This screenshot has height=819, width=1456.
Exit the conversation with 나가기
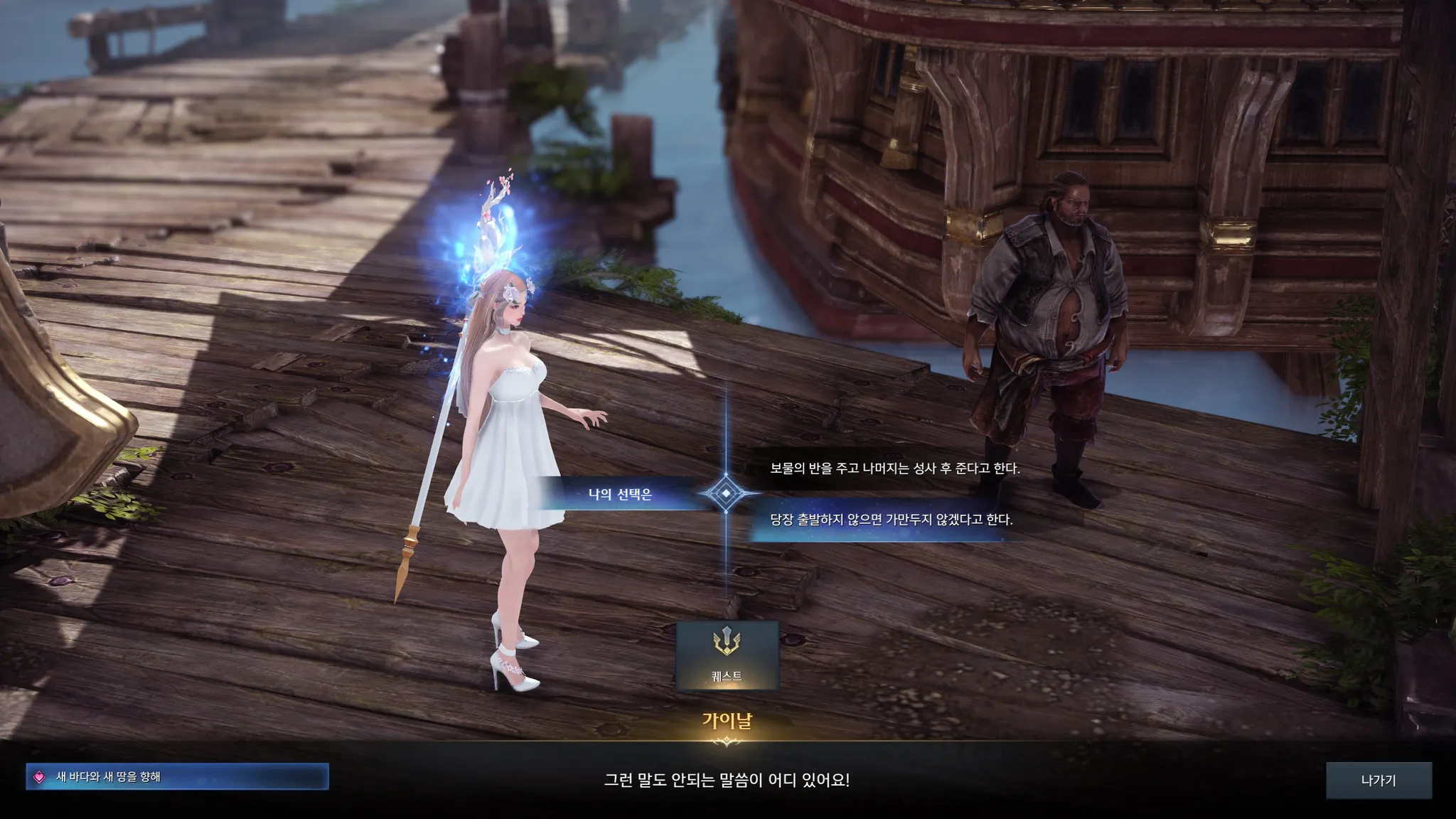point(1378,780)
